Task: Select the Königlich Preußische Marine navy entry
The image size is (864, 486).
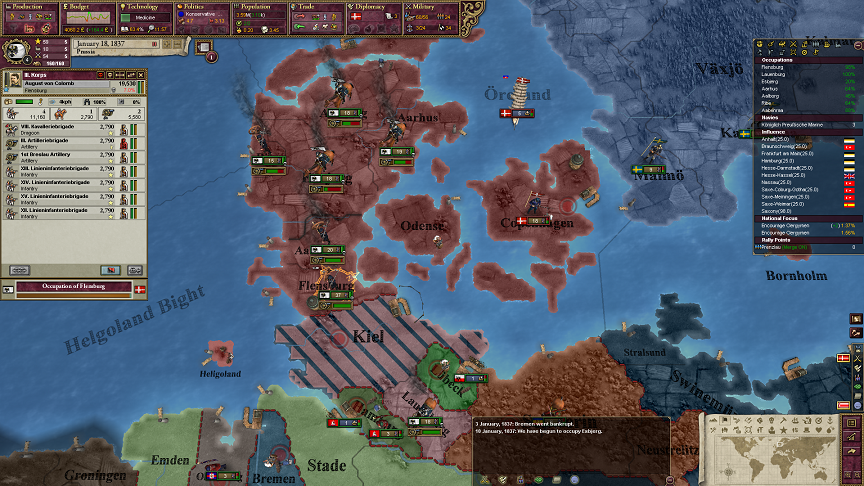Action: coord(790,123)
